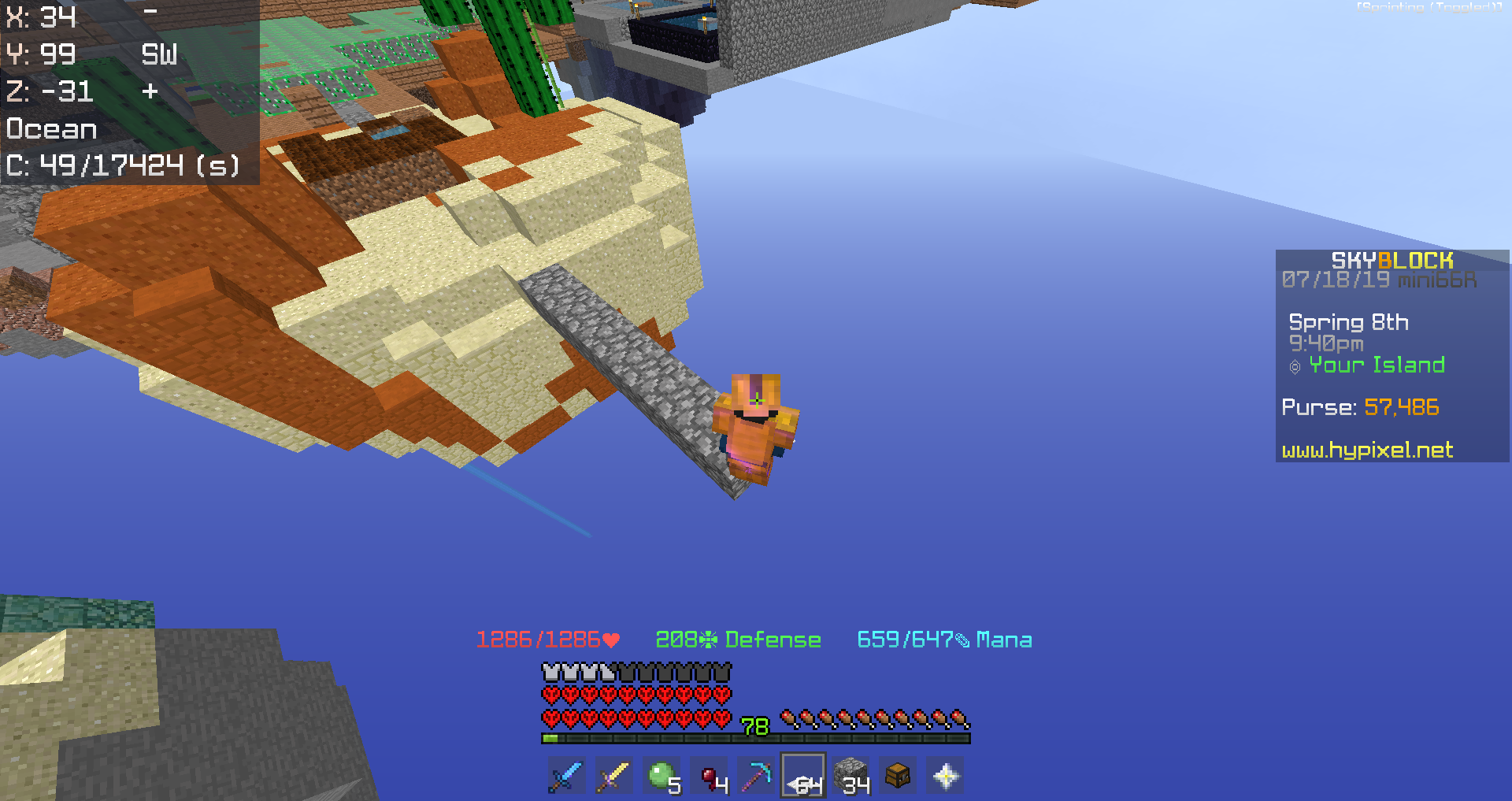Image resolution: width=1512 pixels, height=801 pixels.
Task: Expand the C: 49/17424 chunk counter
Action: tap(122, 166)
